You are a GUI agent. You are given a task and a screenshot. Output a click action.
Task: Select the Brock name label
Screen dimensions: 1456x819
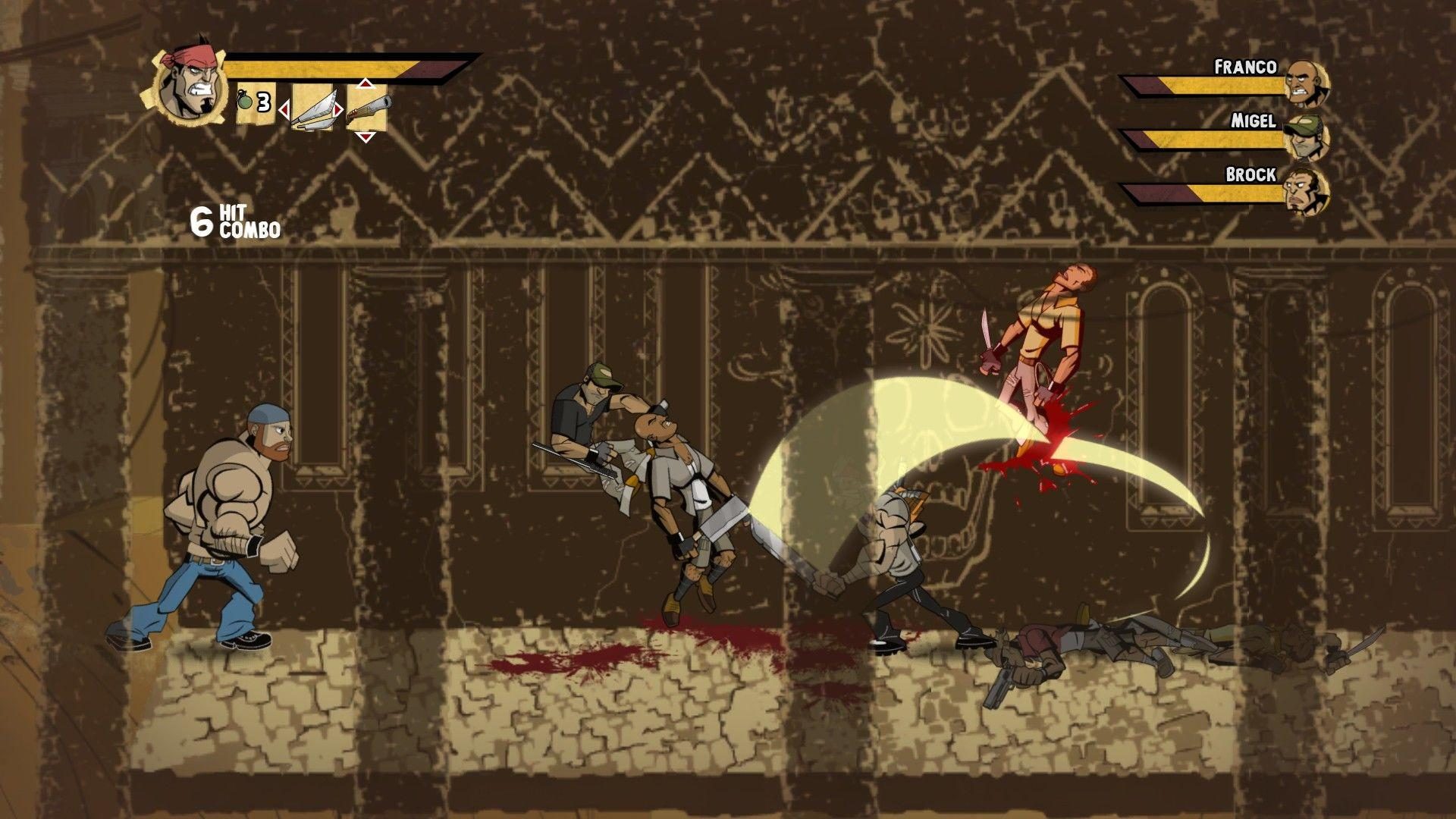coord(1250,174)
